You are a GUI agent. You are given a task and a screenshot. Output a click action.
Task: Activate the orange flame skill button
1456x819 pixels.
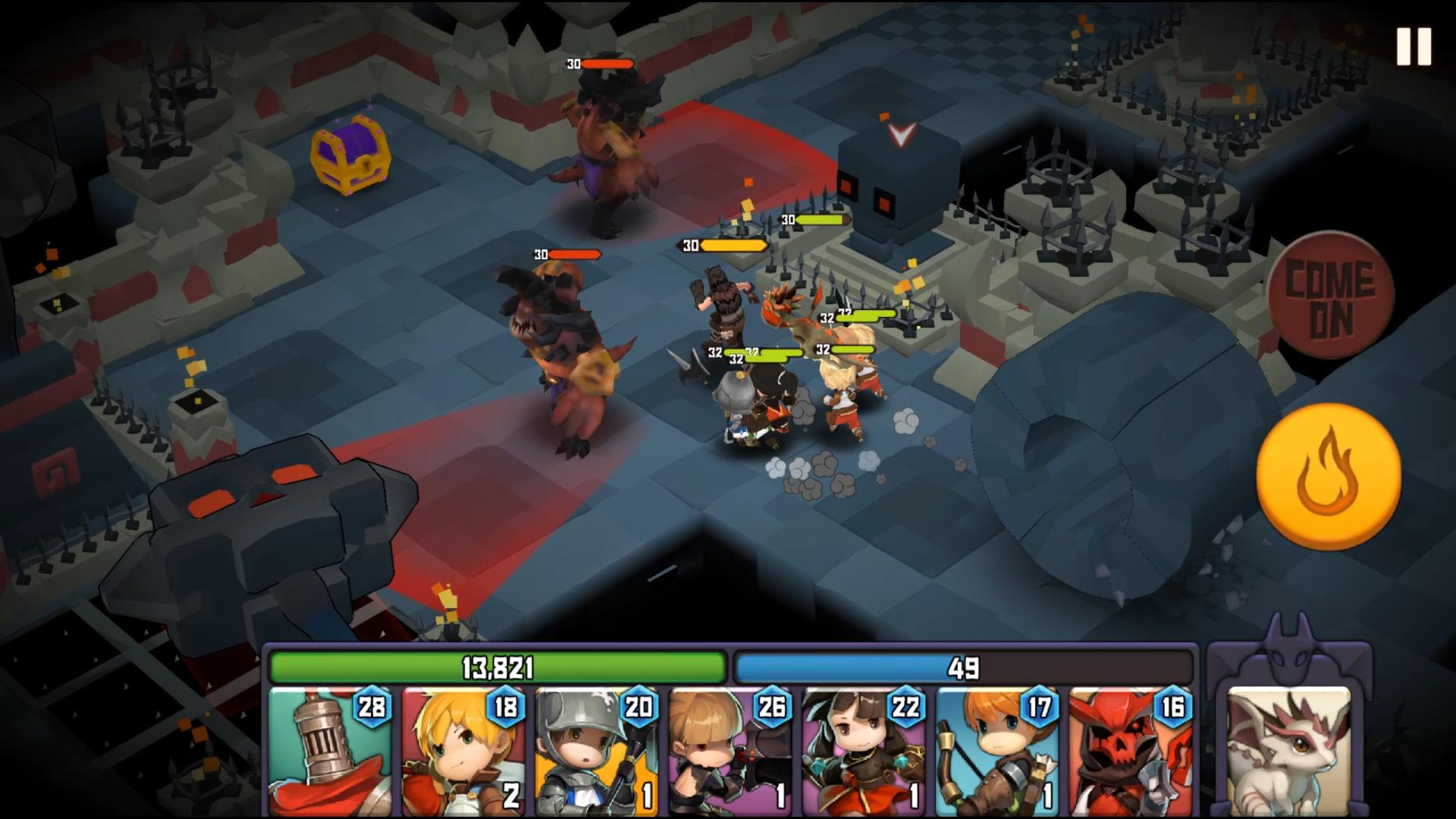[x=1328, y=475]
